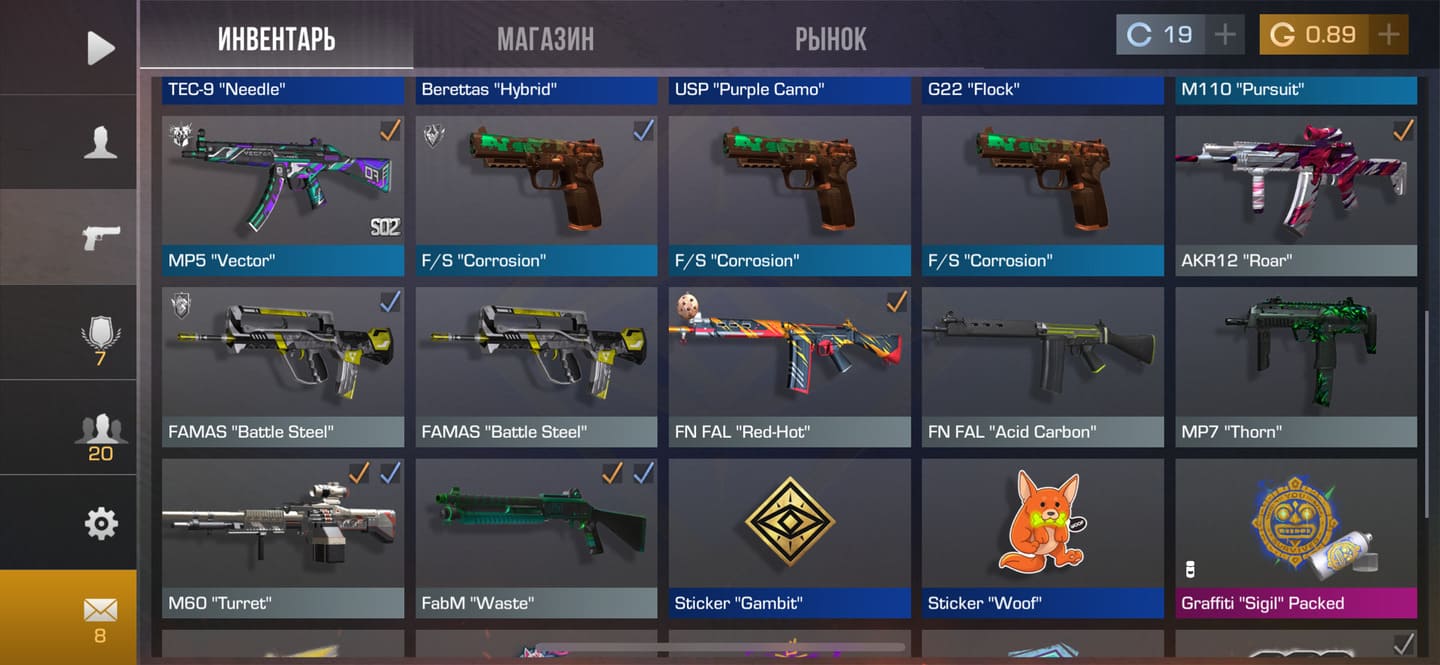Select the Инвентарь tab
This screenshot has height=665, width=1440.
click(276, 39)
